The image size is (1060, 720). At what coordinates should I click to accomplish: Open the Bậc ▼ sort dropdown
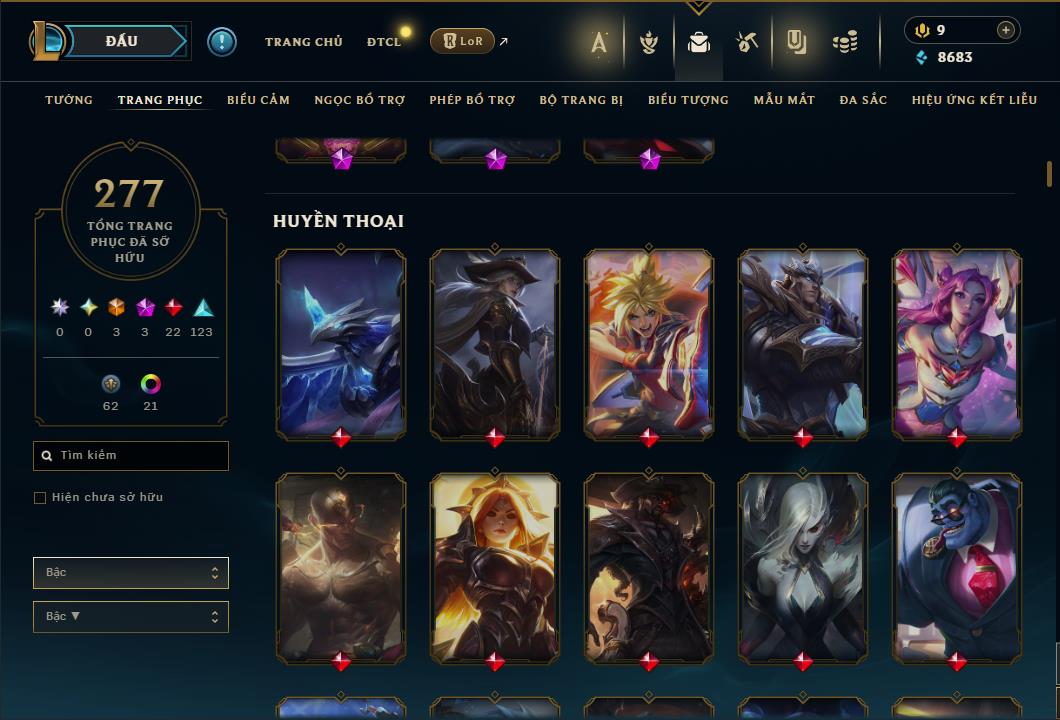click(131, 617)
